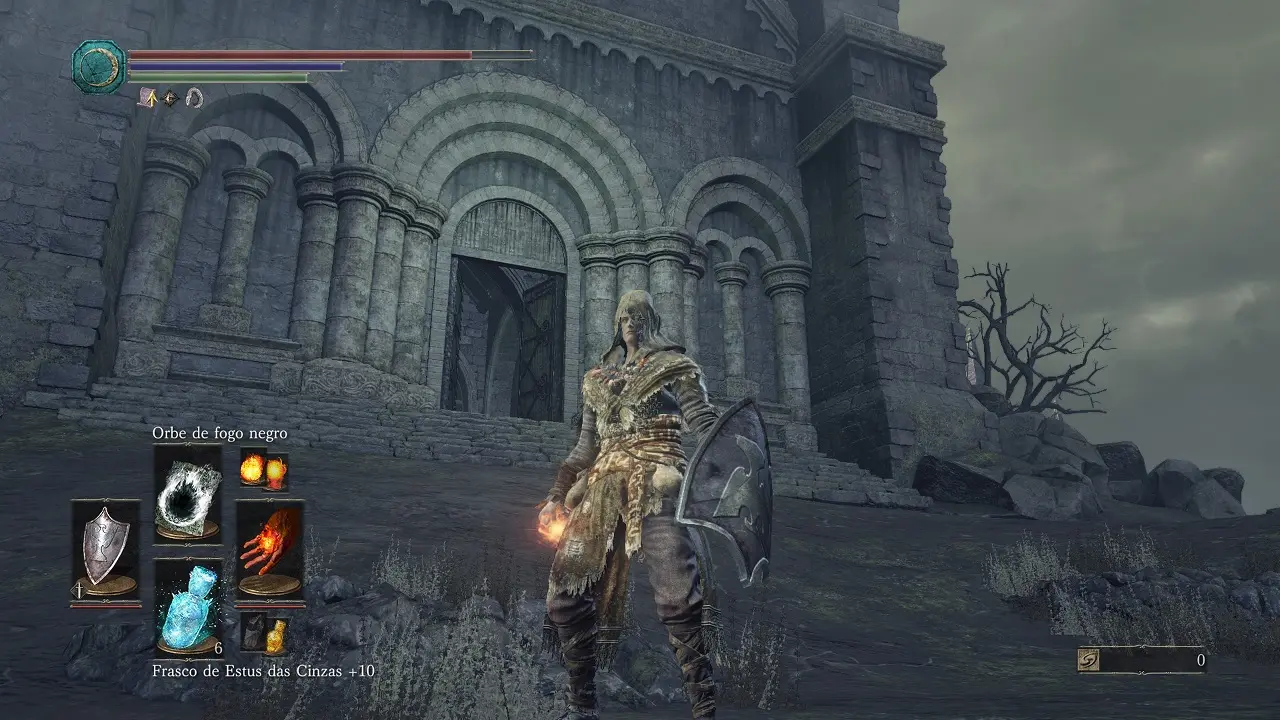Click the small next-item preview icons
The height and width of the screenshot is (720, 1280).
point(265,632)
